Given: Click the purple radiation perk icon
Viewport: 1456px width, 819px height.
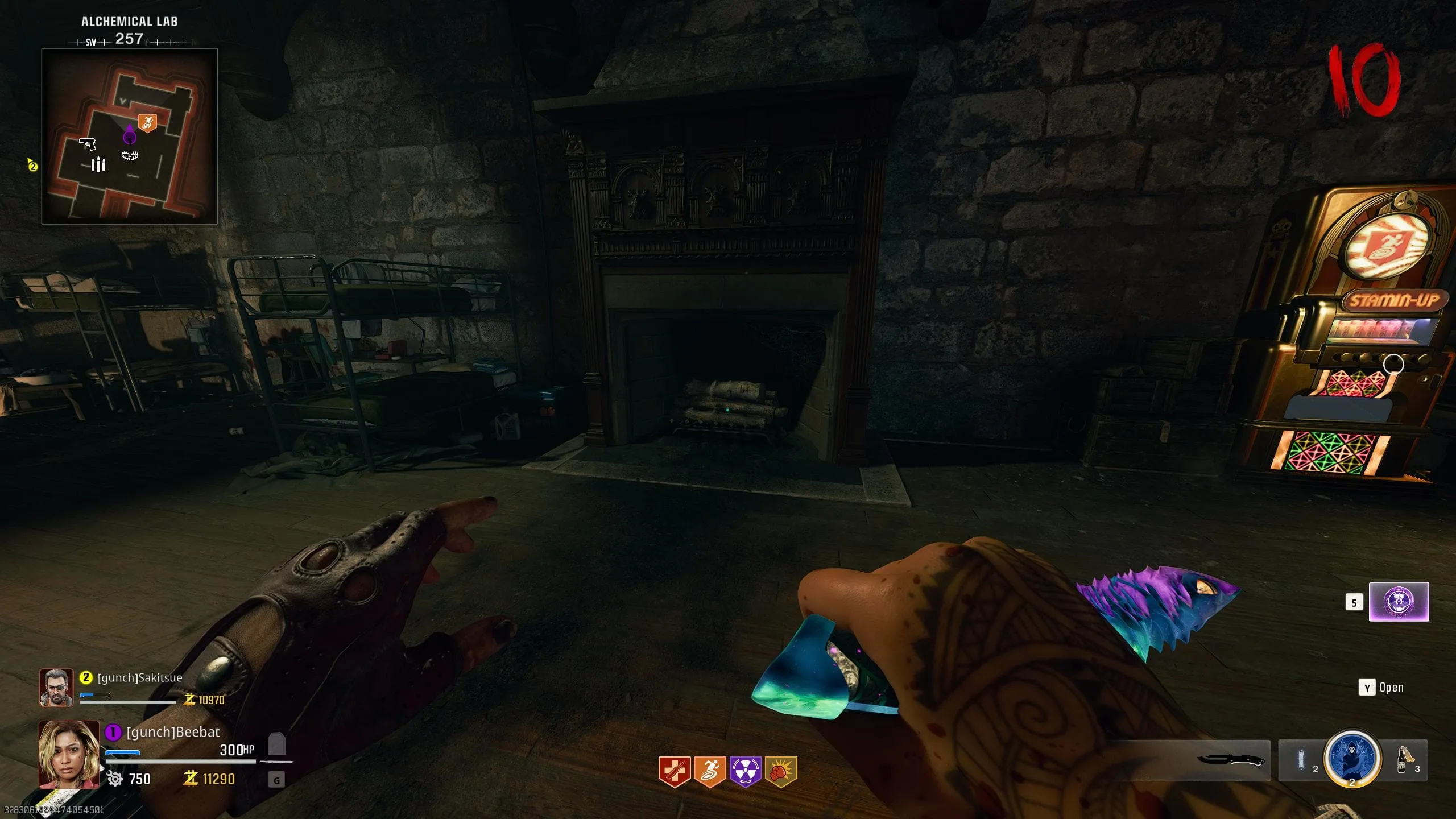Looking at the screenshot, I should 745,771.
